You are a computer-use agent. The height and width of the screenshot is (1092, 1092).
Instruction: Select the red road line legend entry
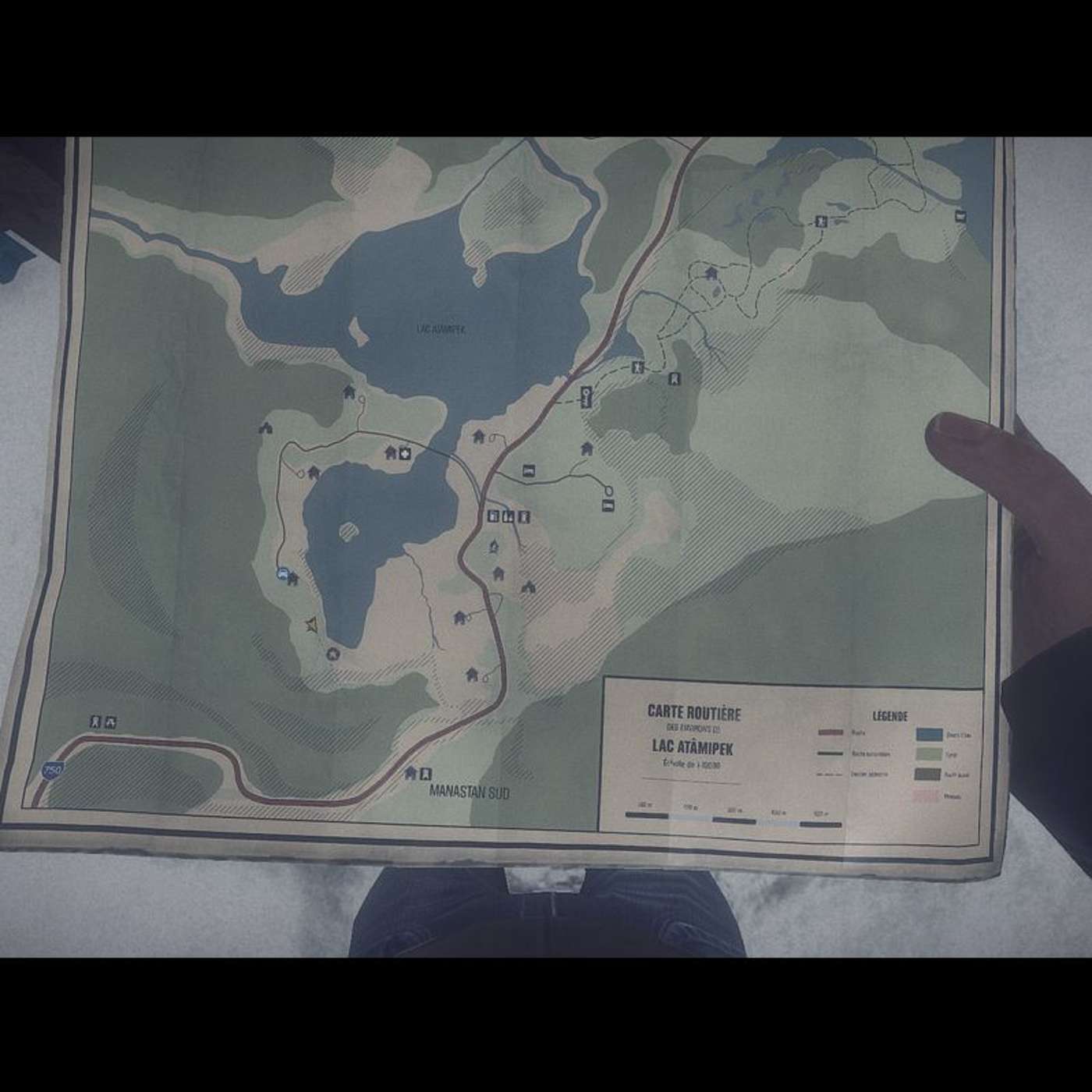point(831,732)
